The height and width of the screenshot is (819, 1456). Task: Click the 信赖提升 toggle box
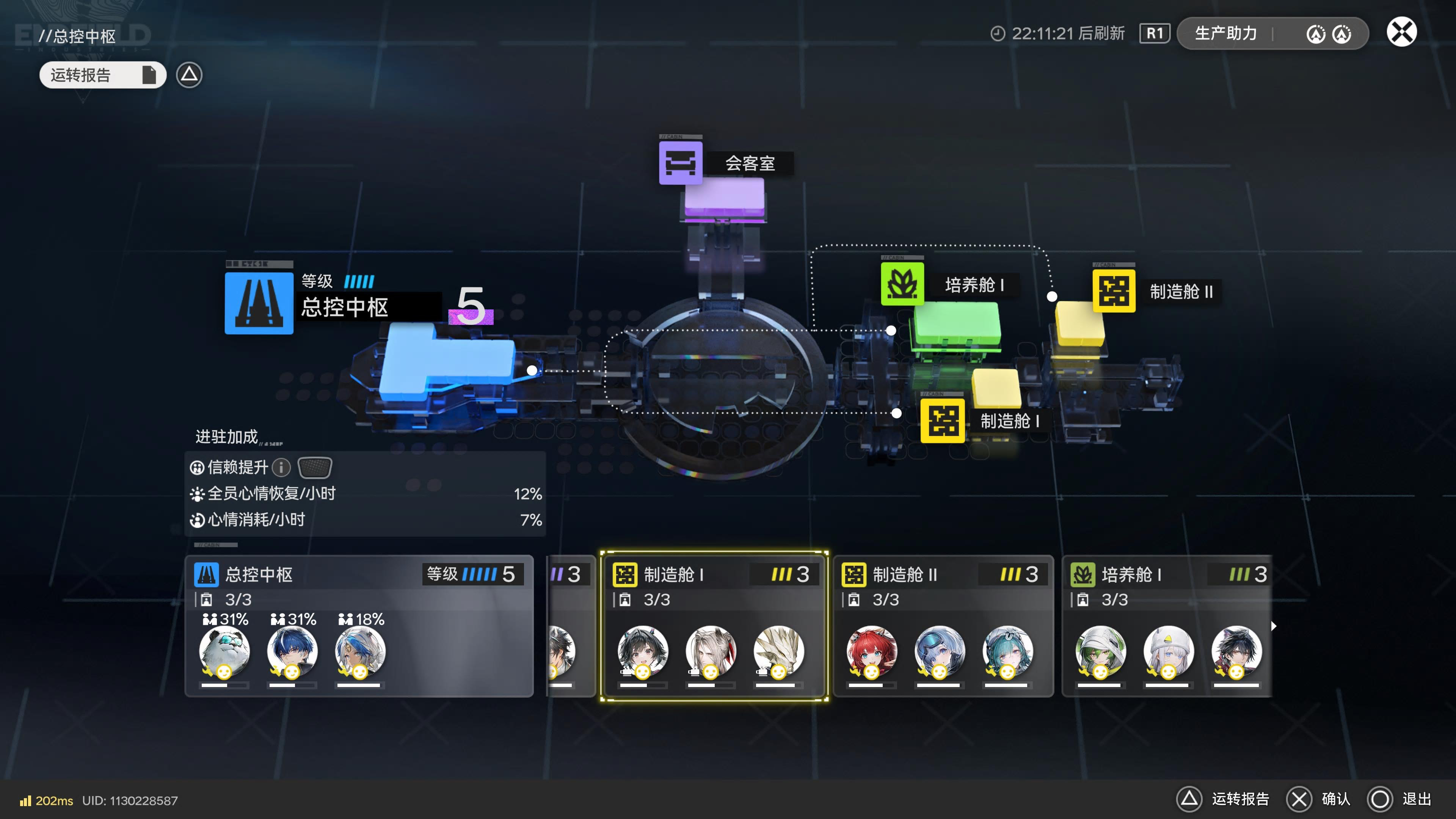pos(314,468)
